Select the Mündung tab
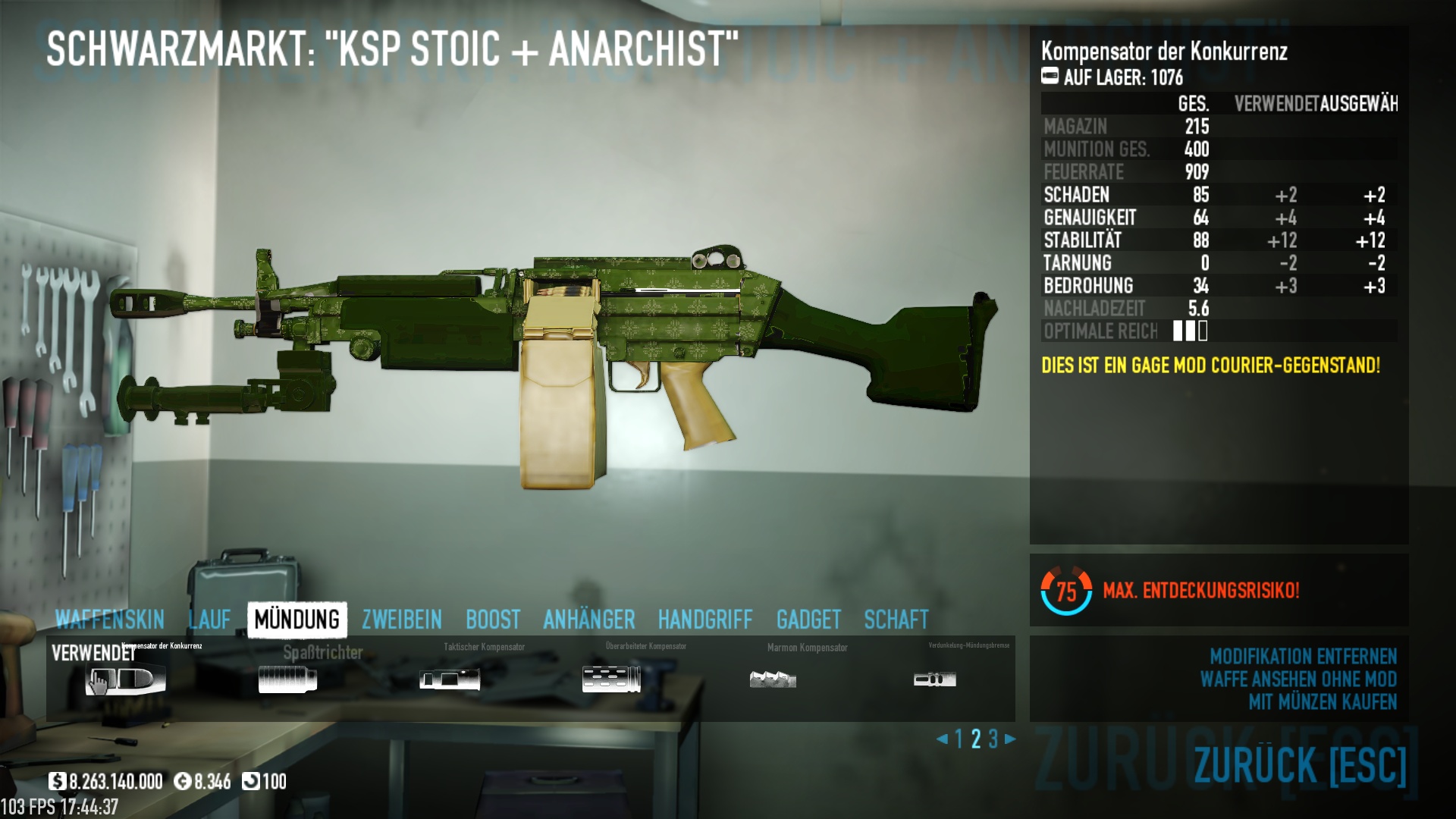The width and height of the screenshot is (1456, 819). pyautogui.click(x=297, y=620)
